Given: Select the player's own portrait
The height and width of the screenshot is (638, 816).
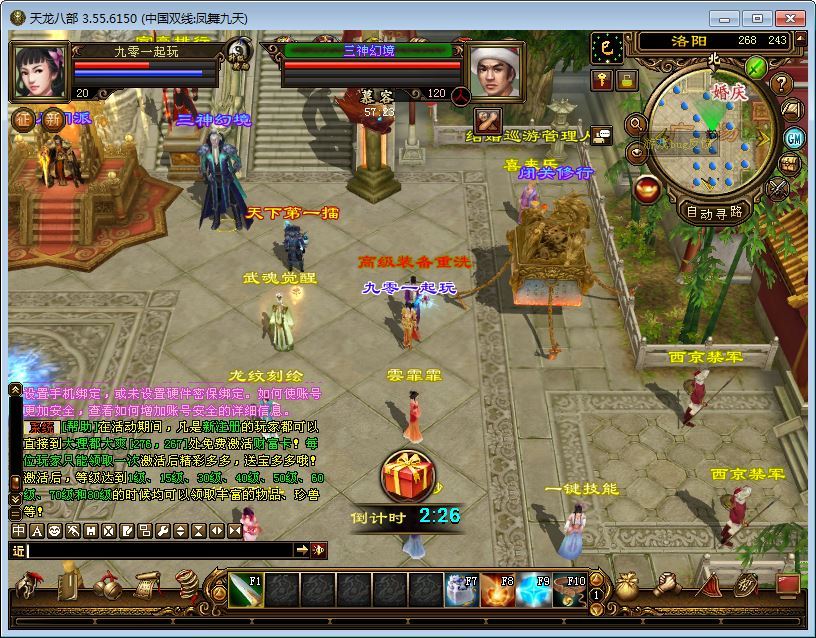Looking at the screenshot, I should pos(41,71).
